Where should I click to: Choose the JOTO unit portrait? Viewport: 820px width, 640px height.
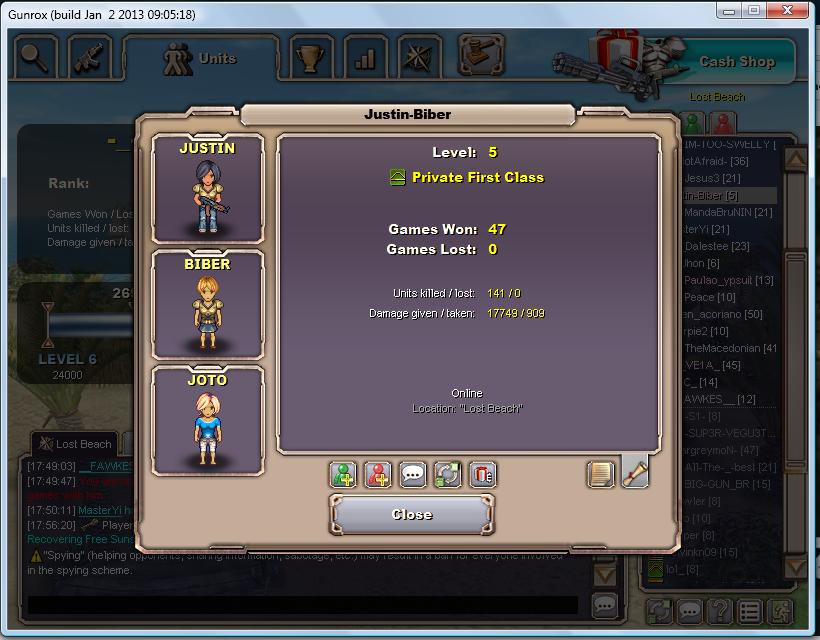point(207,420)
